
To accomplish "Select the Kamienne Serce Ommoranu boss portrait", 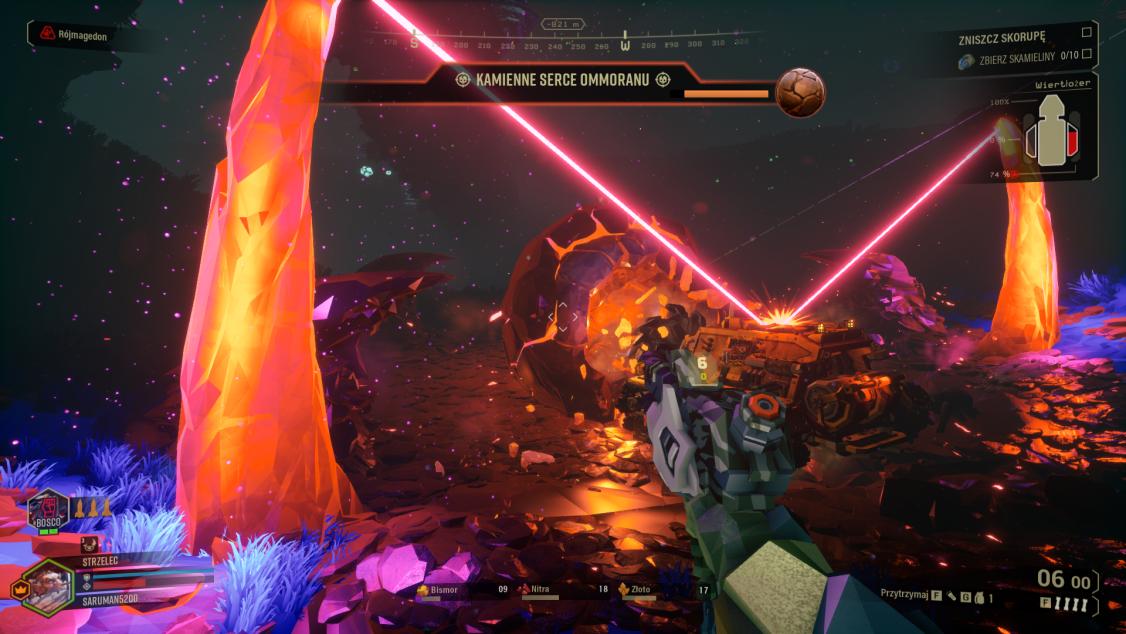I will pos(801,93).
